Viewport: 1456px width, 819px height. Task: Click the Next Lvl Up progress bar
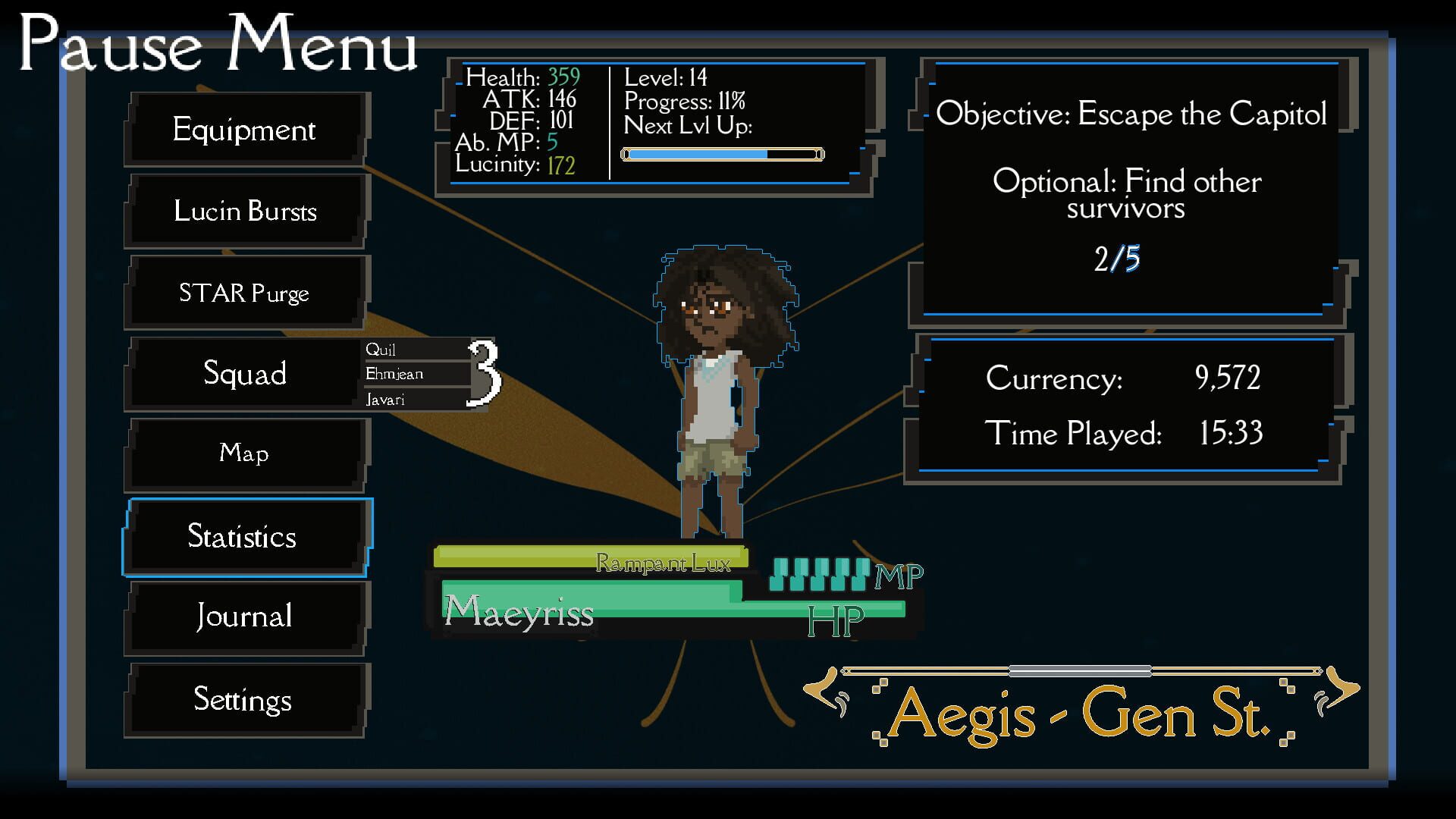pyautogui.click(x=720, y=154)
